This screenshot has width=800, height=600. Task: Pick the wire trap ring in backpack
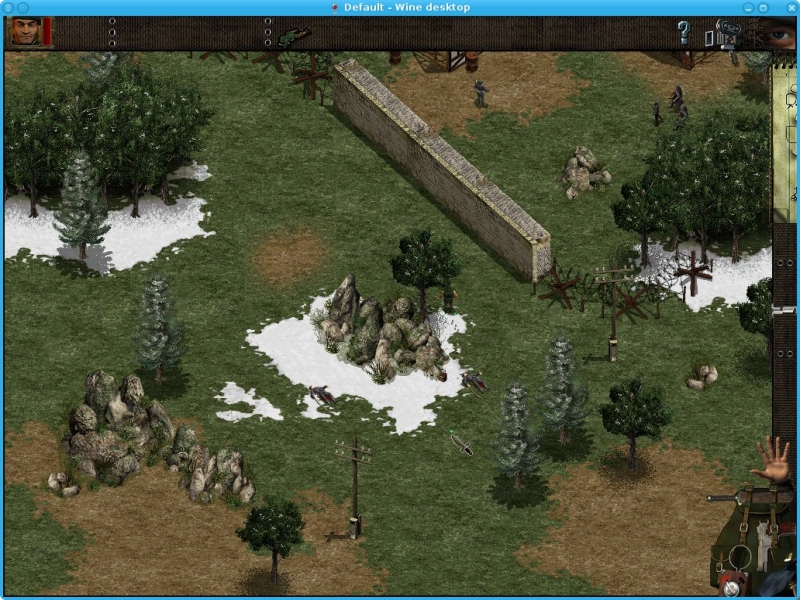click(x=741, y=556)
